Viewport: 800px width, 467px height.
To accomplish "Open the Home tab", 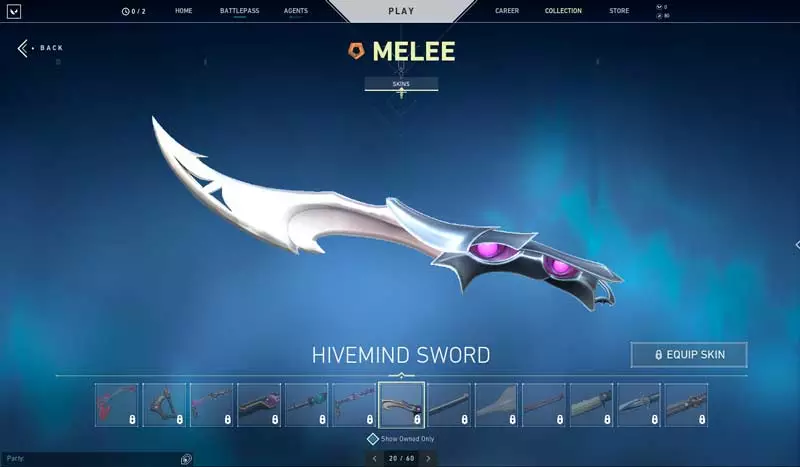I will point(183,11).
